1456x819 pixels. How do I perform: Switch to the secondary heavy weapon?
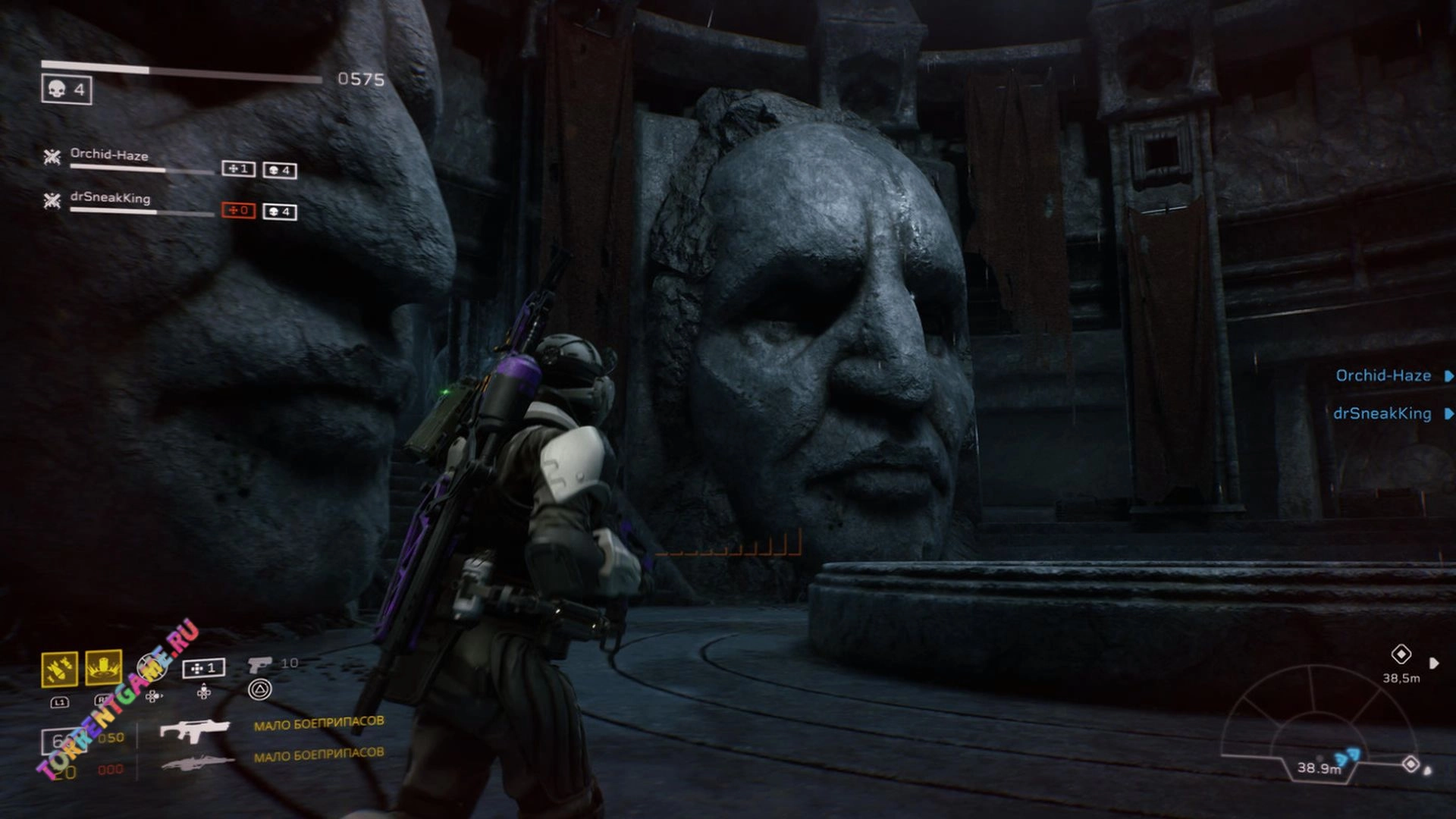[x=194, y=761]
